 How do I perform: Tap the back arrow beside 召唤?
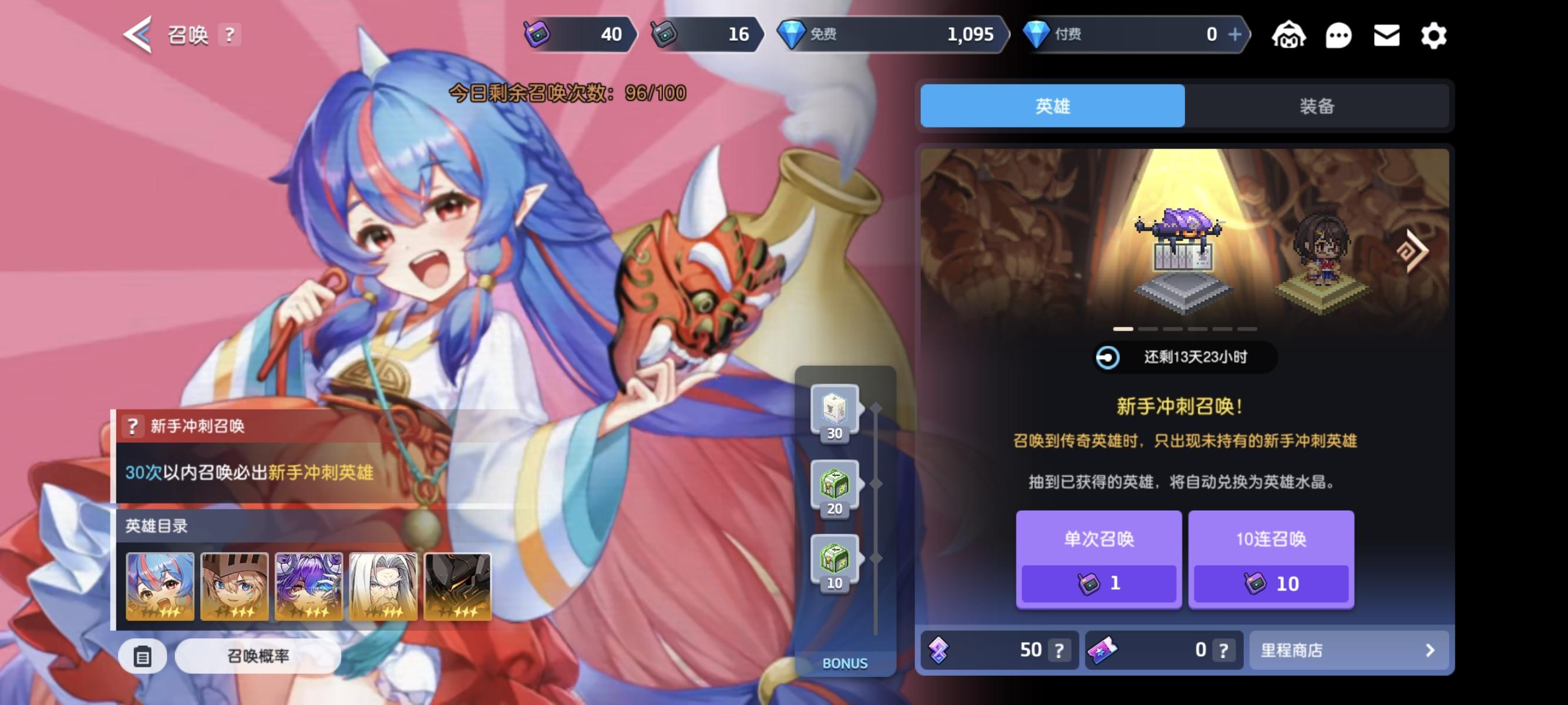point(135,35)
